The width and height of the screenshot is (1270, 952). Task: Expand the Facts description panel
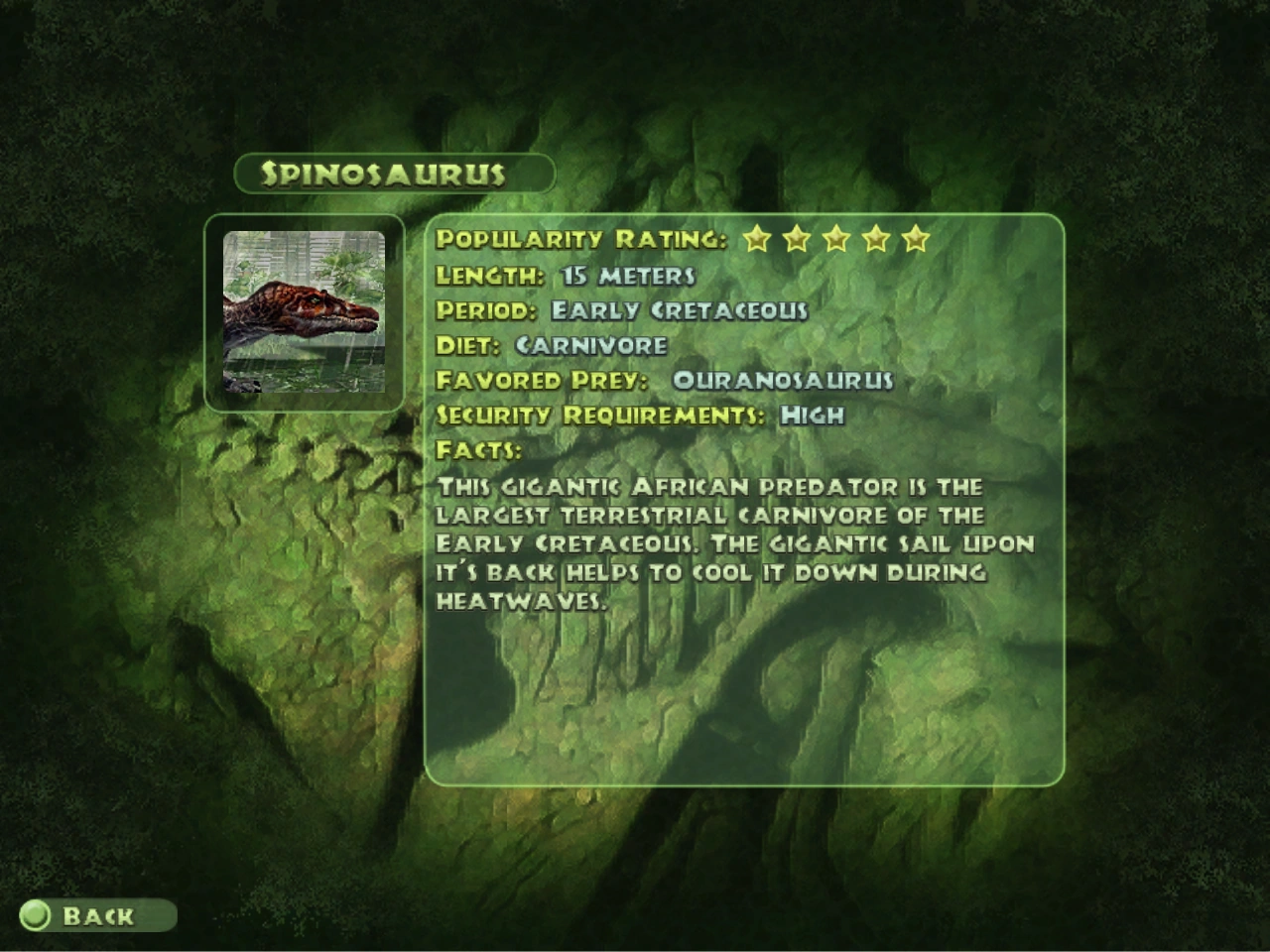coord(734,540)
